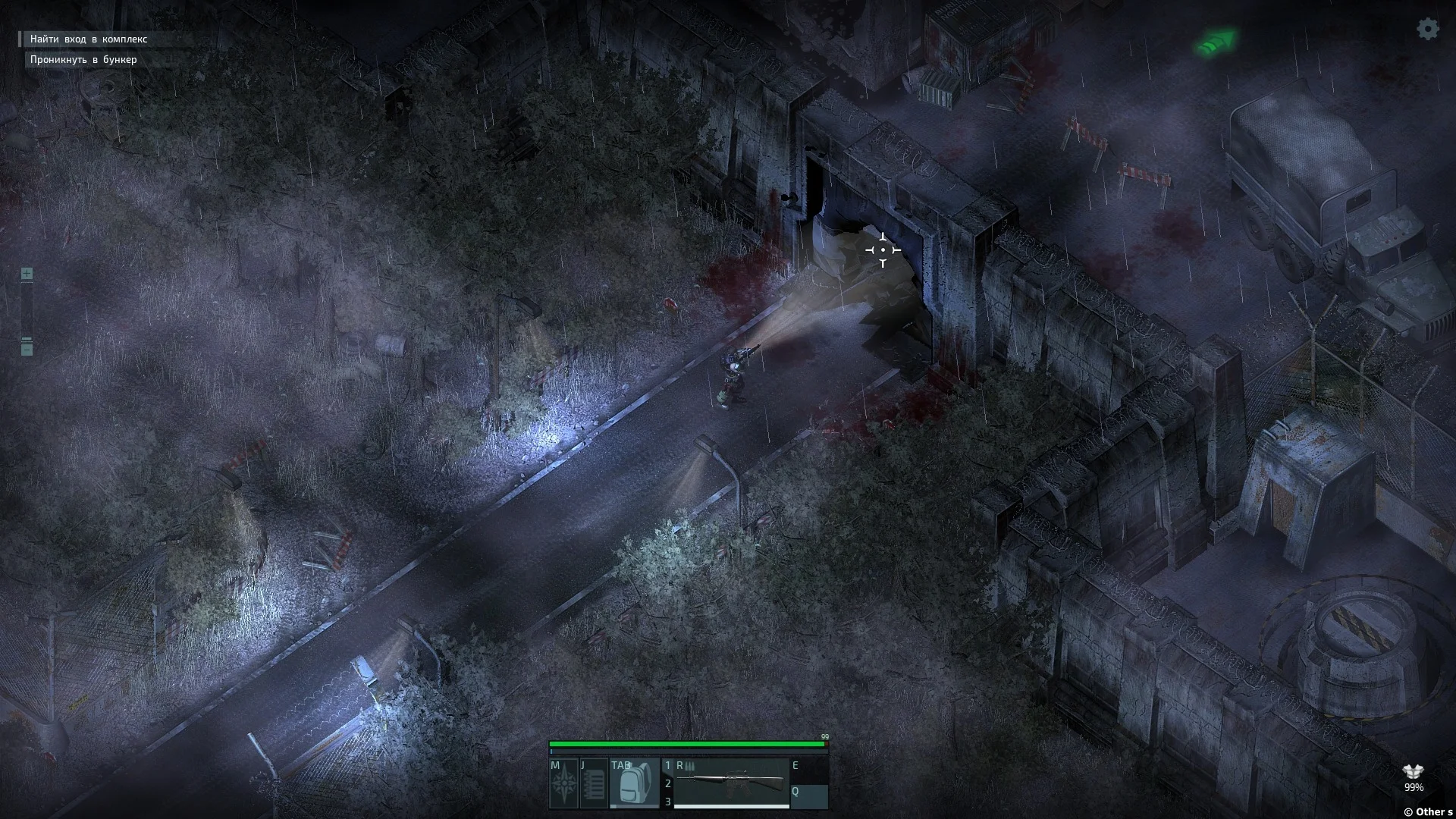Select the 'Проникнуть в бункер' objective
1456x819 pixels.
pos(83,59)
